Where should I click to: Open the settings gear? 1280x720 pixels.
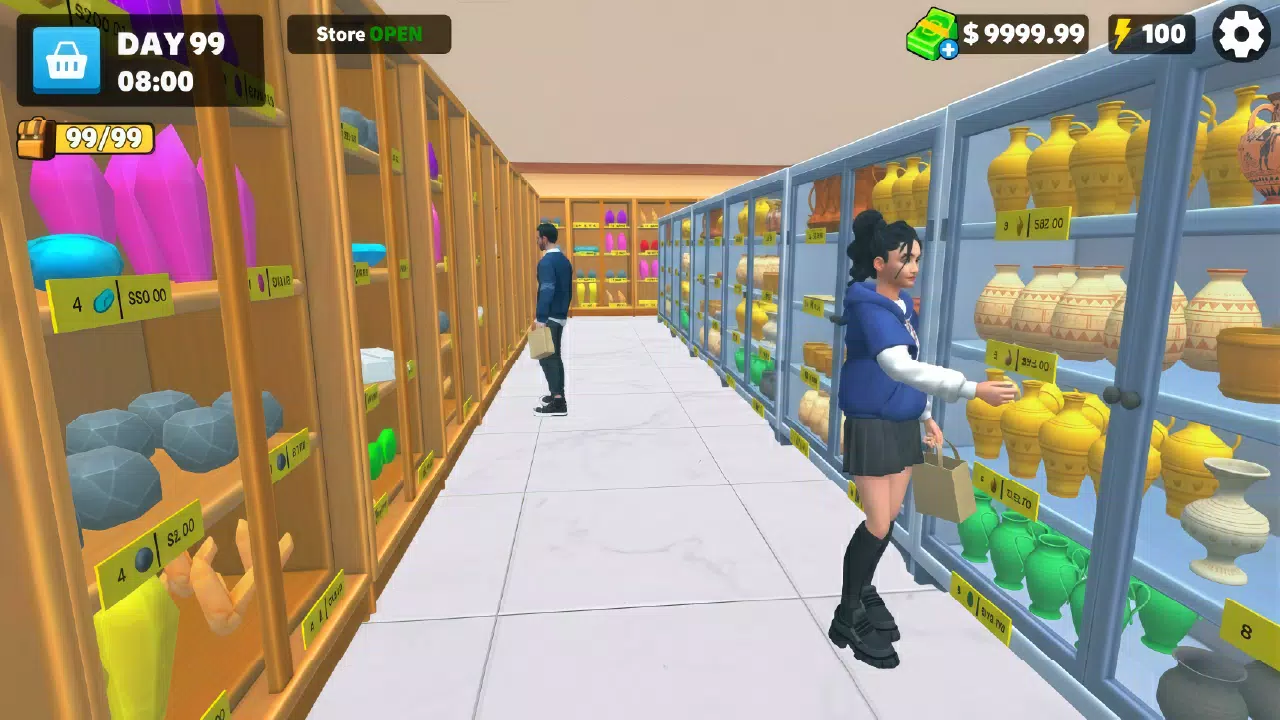click(1241, 35)
